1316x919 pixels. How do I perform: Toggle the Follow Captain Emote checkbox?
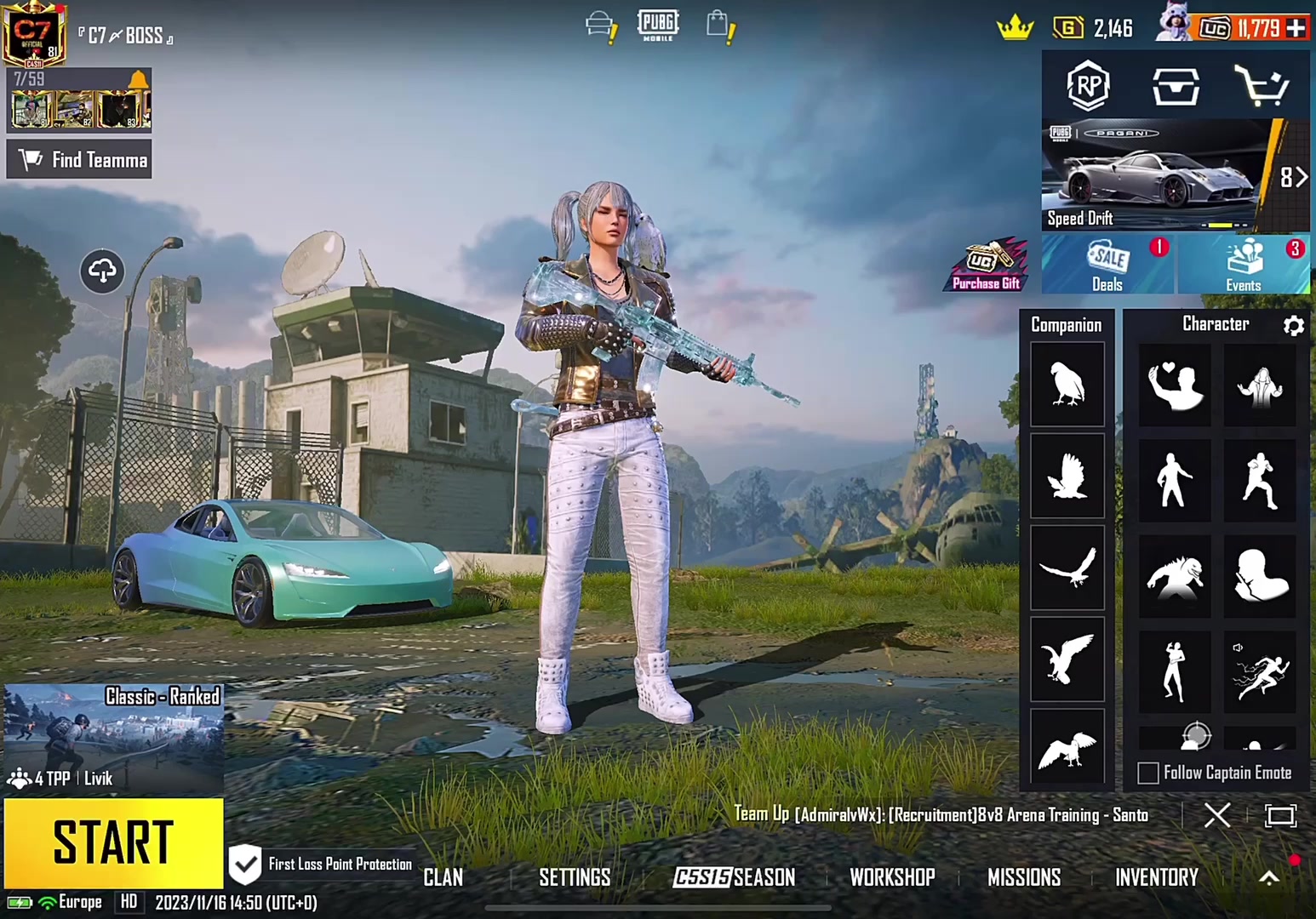[1148, 773]
